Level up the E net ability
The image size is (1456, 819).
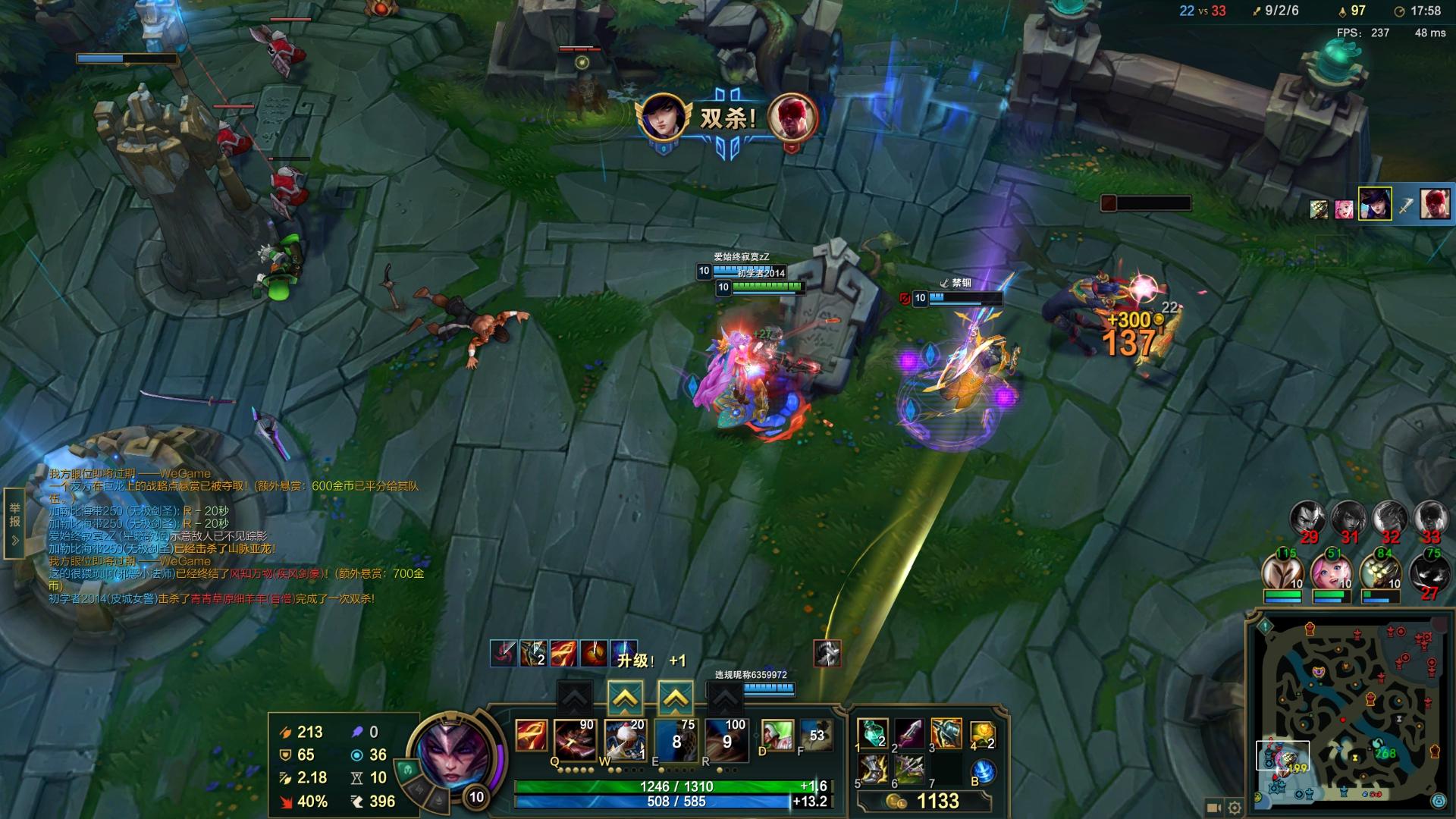tap(676, 698)
